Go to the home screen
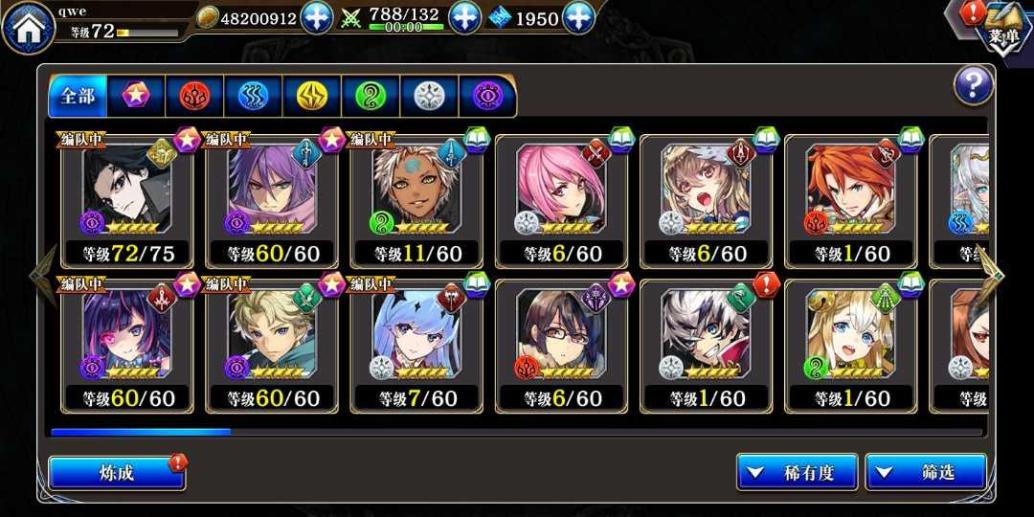The width and height of the screenshot is (1034, 517). tap(27, 27)
